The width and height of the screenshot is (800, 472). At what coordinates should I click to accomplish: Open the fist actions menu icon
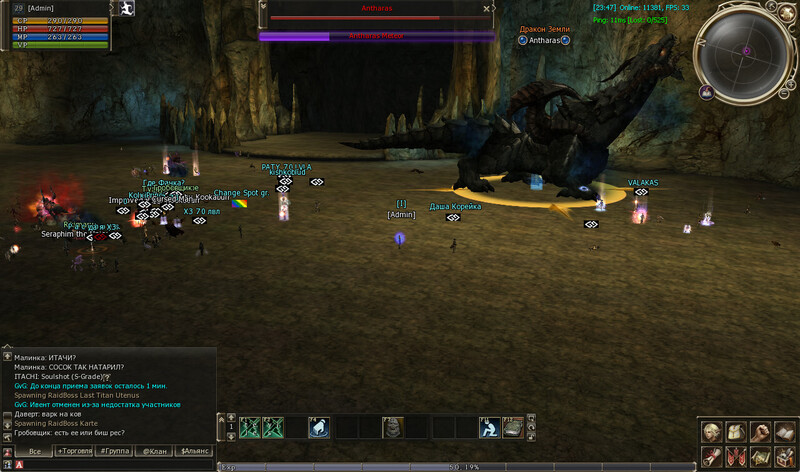pos(761,432)
